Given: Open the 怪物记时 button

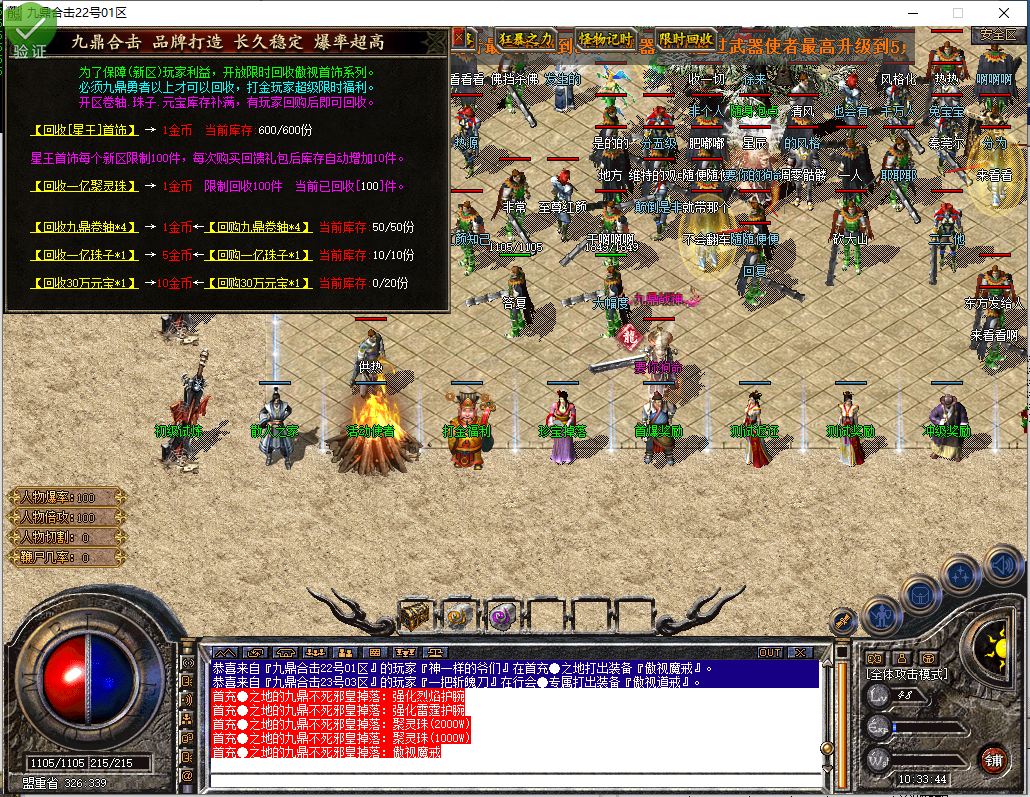Looking at the screenshot, I should pos(607,39).
